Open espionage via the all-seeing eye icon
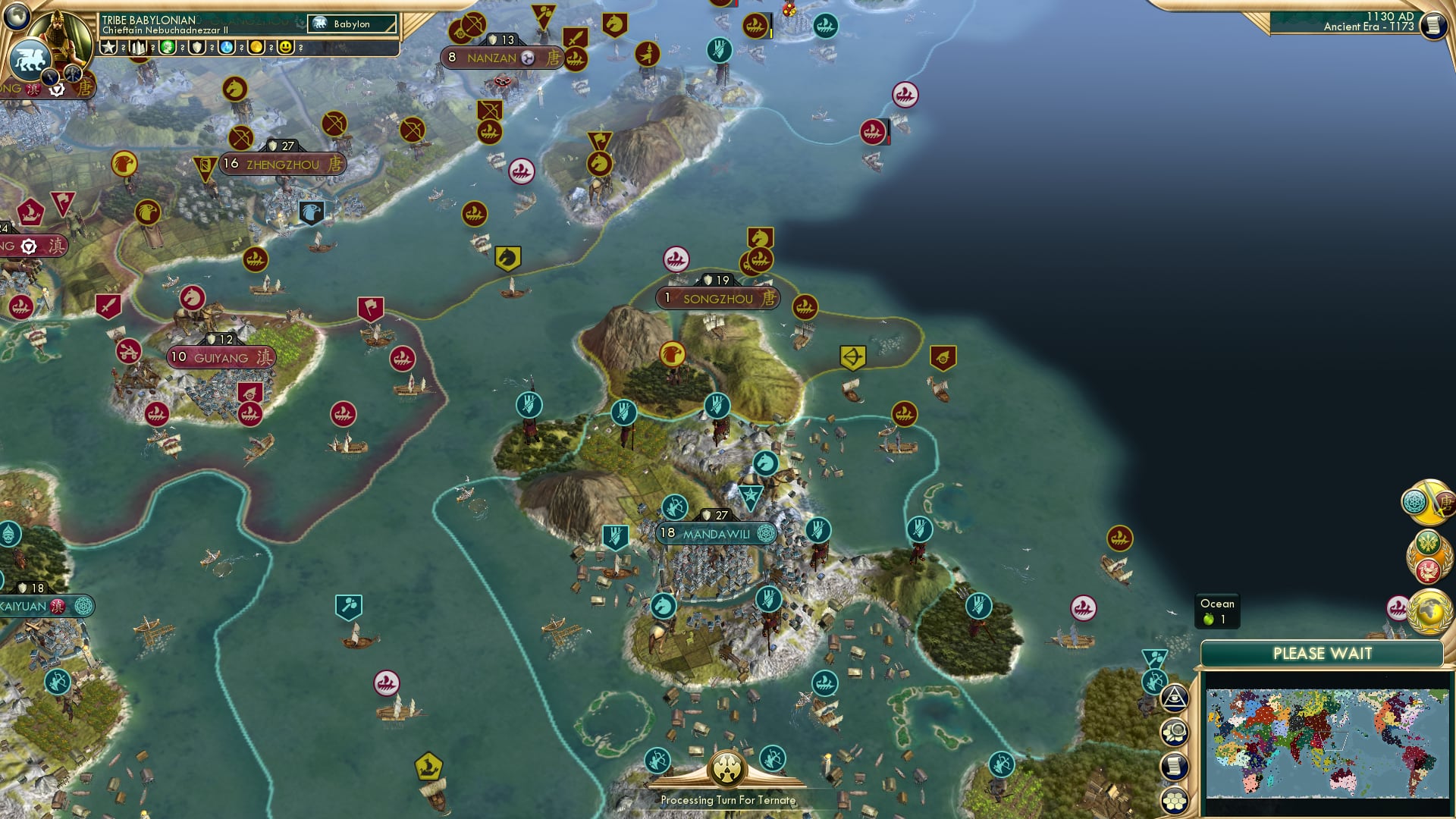 [1175, 698]
